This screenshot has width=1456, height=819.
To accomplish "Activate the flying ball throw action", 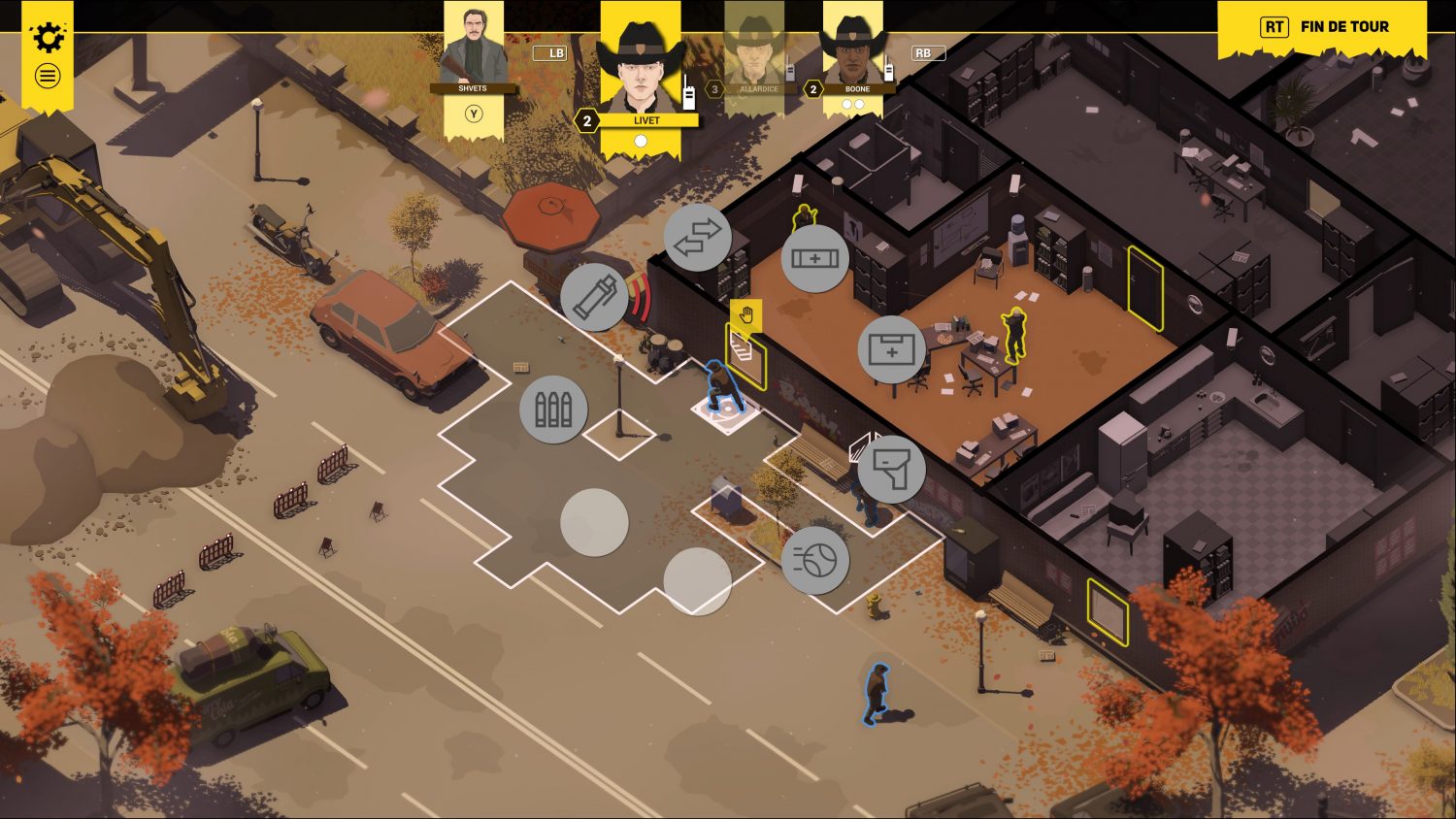I will tap(814, 560).
